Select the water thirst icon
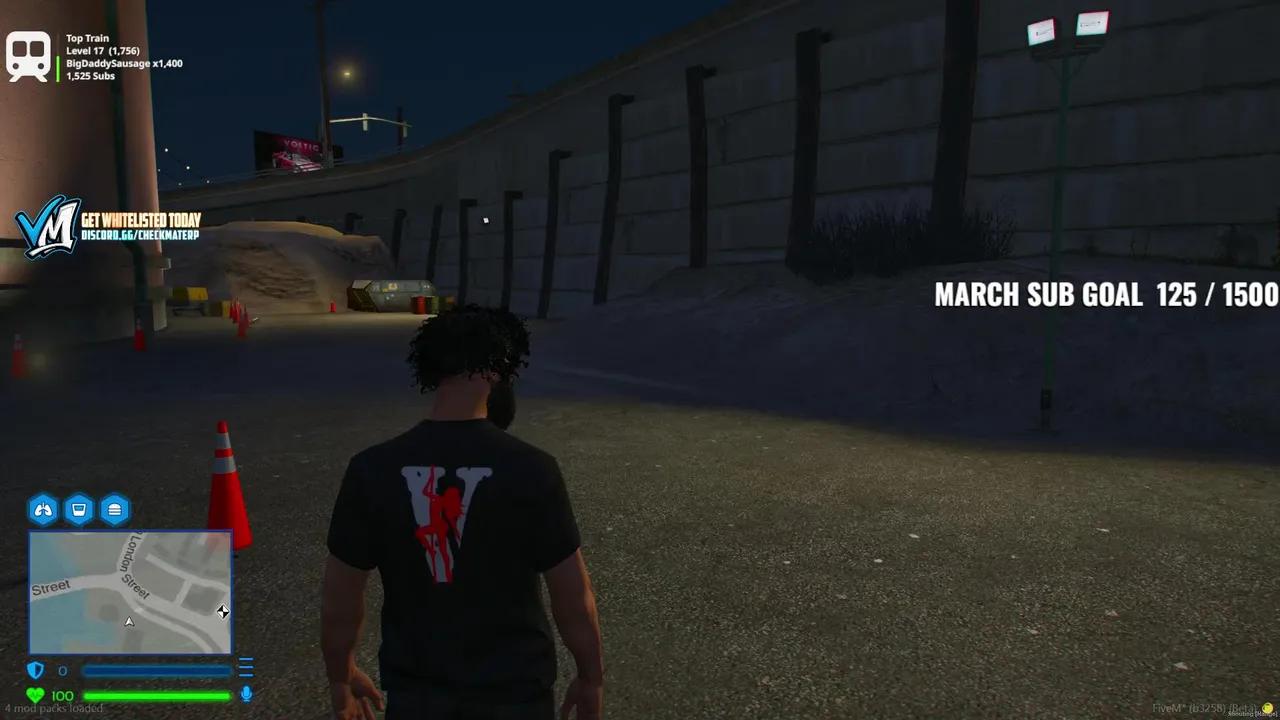1280x720 pixels. 79,510
